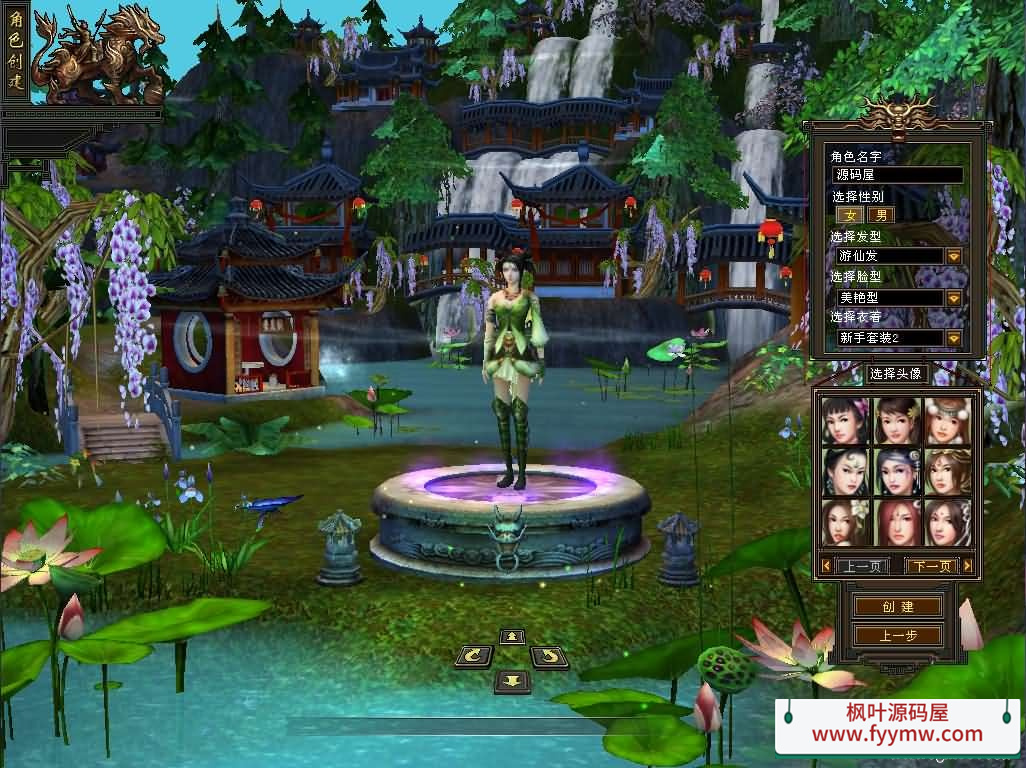The image size is (1026, 768).
Task: Return with the 上一步 back button
Action: (897, 635)
